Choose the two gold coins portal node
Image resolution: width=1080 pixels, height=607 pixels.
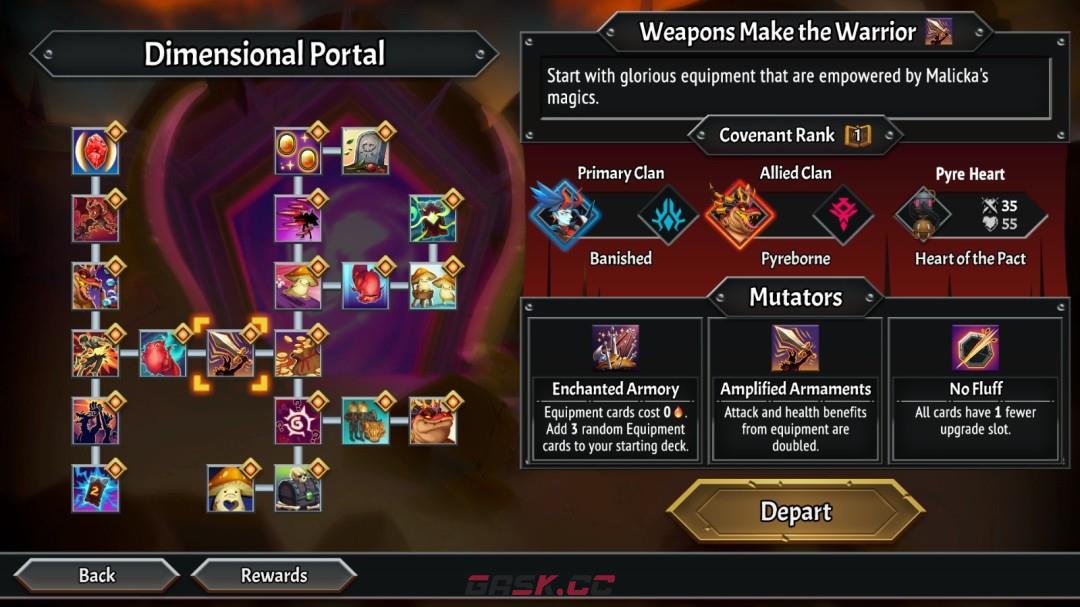point(297,151)
